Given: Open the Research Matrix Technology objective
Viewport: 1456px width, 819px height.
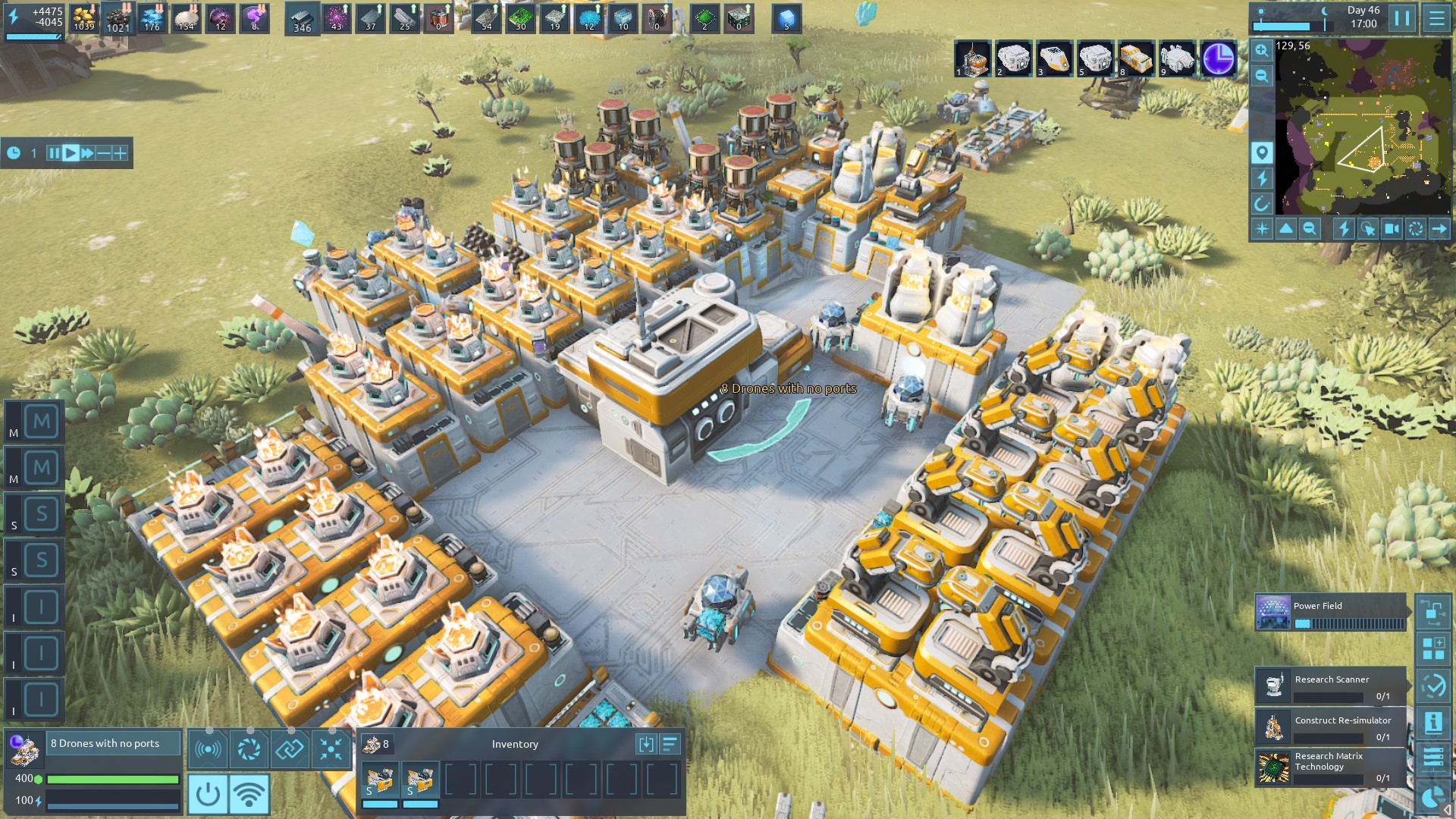Looking at the screenshot, I should (1331, 767).
